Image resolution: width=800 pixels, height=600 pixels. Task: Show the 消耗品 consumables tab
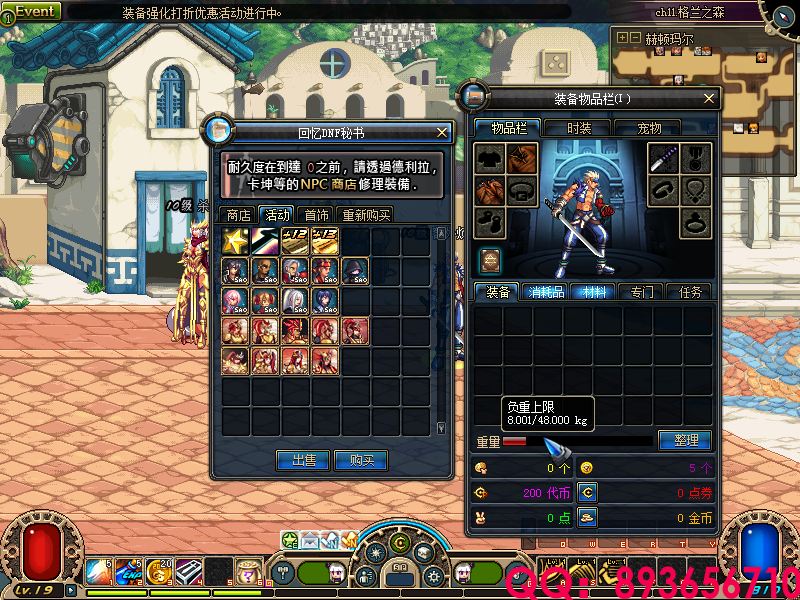tap(545, 292)
